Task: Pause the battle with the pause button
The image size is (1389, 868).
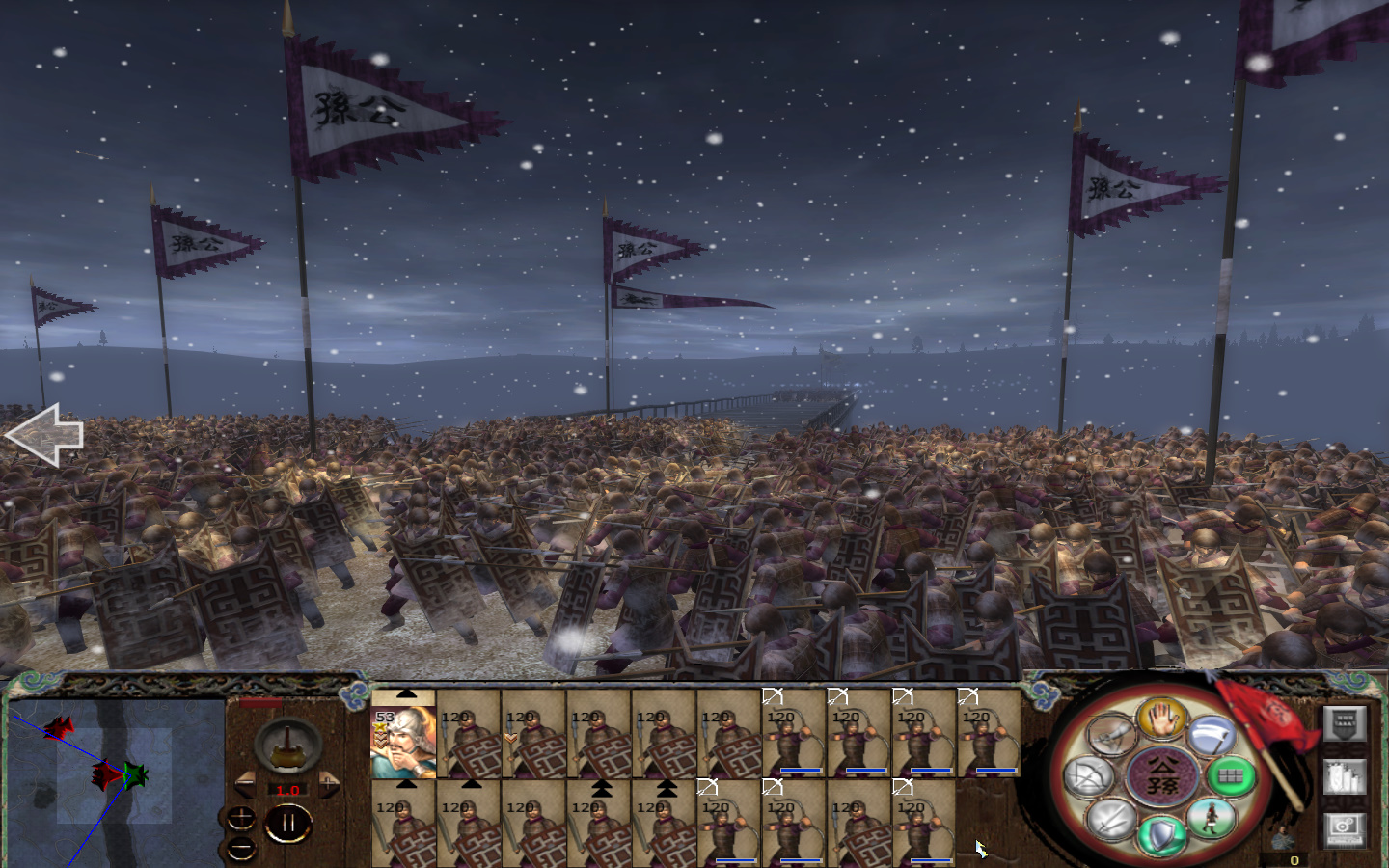Action: click(x=288, y=821)
